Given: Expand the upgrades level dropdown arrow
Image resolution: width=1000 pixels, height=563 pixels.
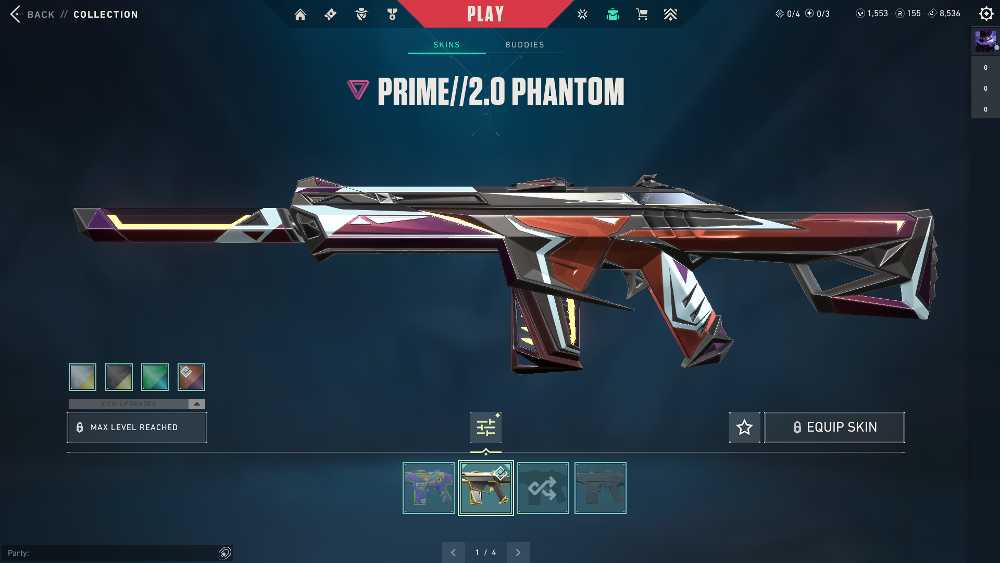Looking at the screenshot, I should (x=196, y=404).
